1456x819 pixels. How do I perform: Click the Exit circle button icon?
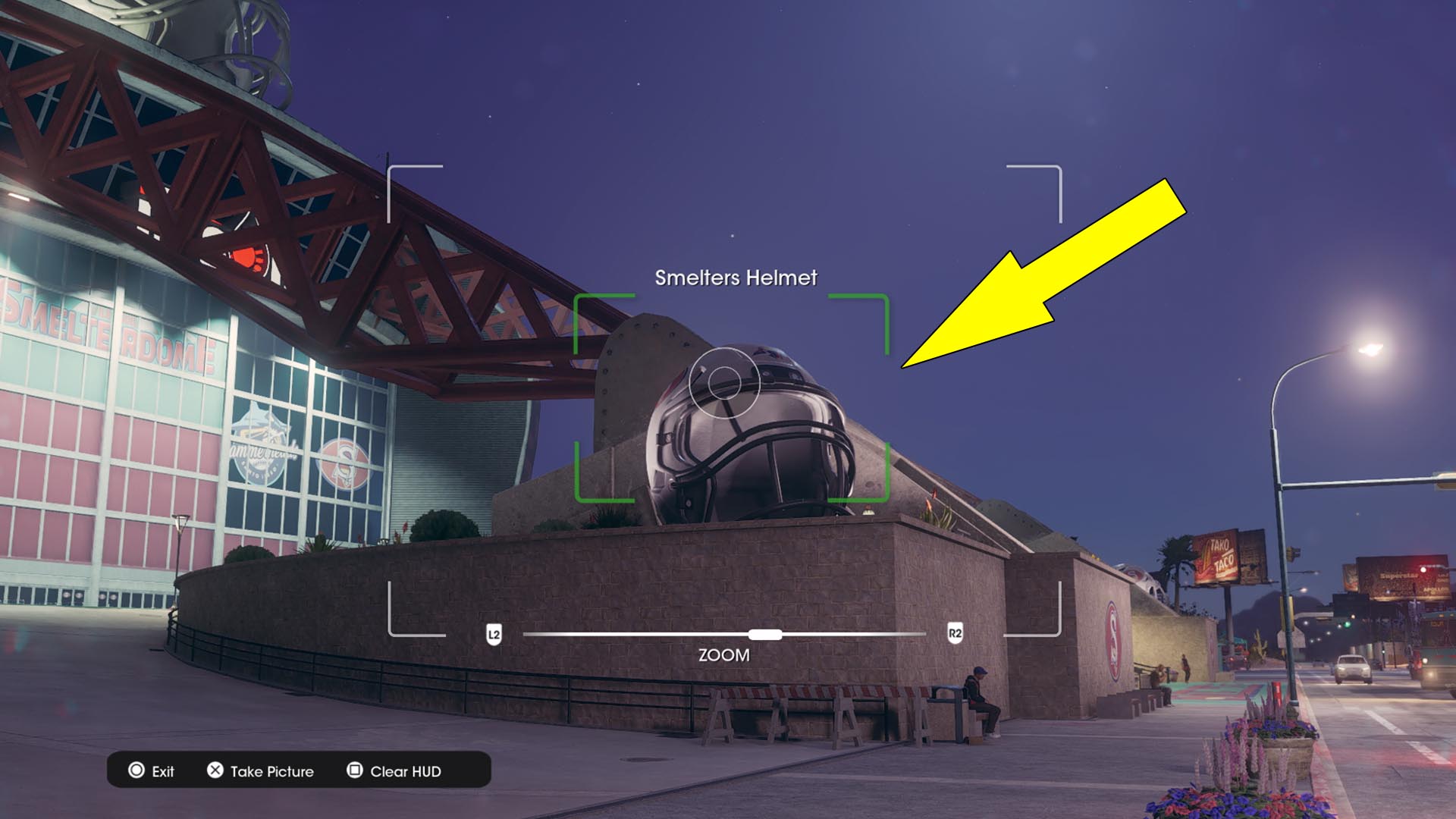137,772
